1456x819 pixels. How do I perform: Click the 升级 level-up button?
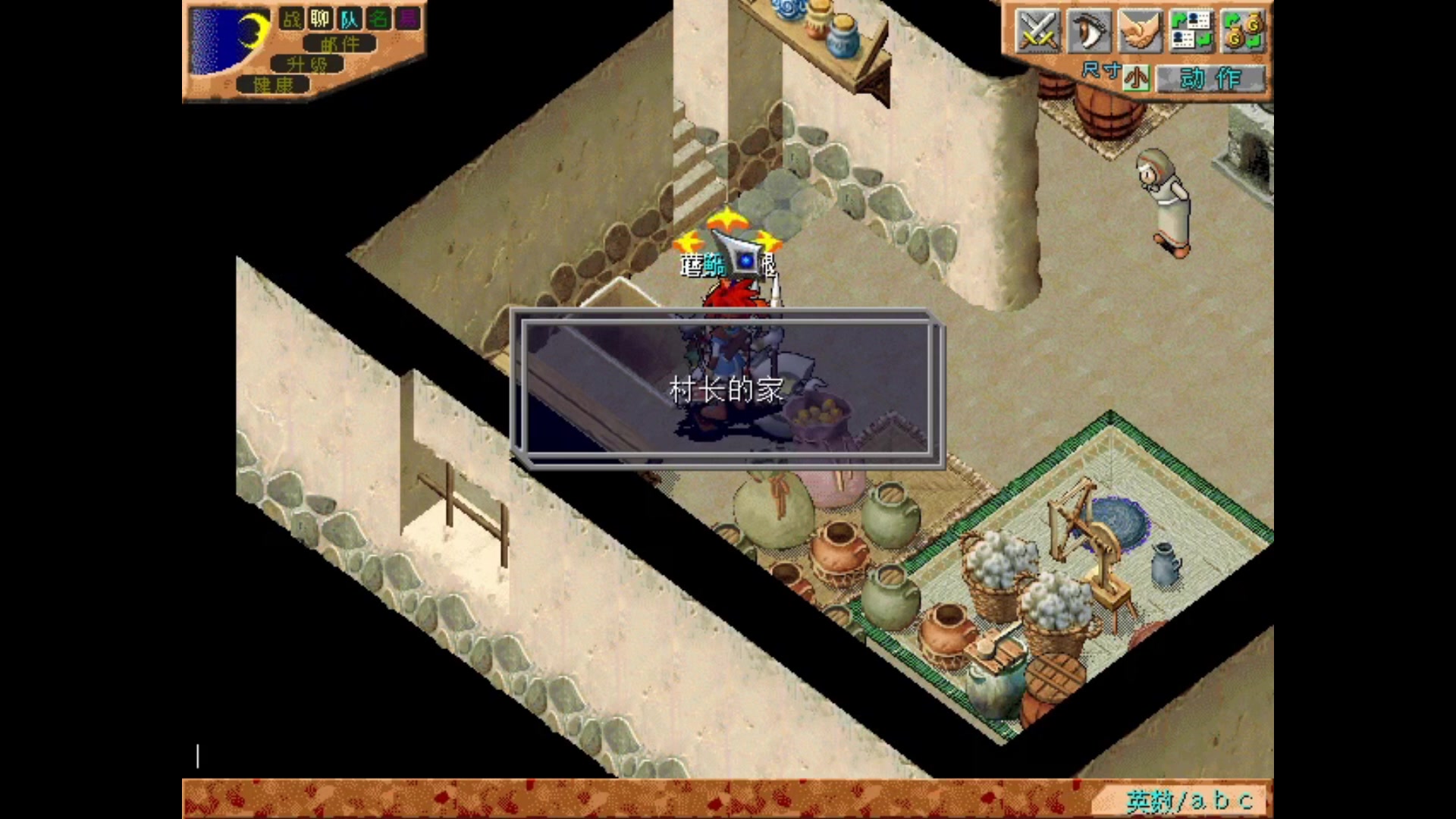point(308,64)
